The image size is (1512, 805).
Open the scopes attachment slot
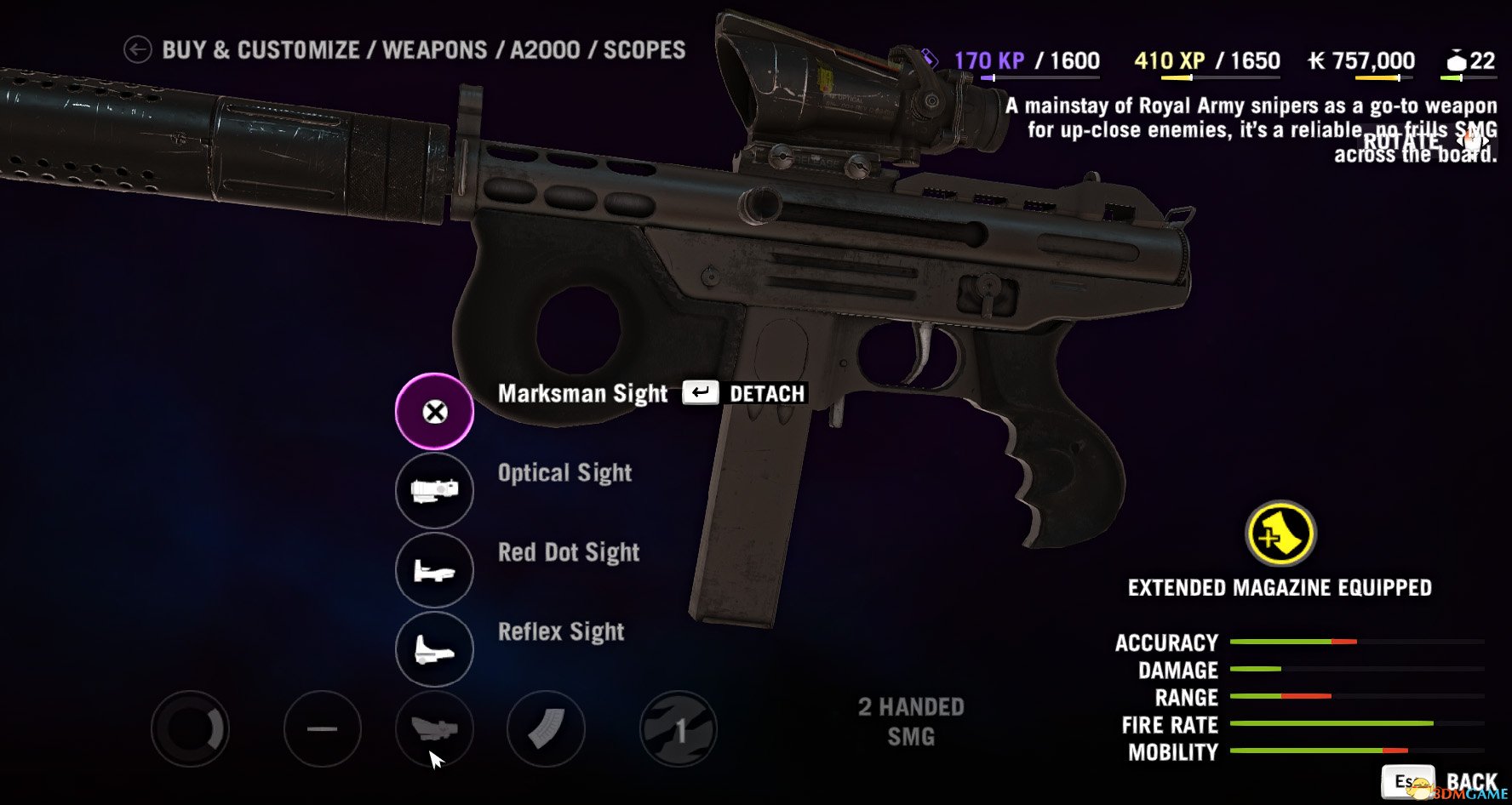(434, 729)
